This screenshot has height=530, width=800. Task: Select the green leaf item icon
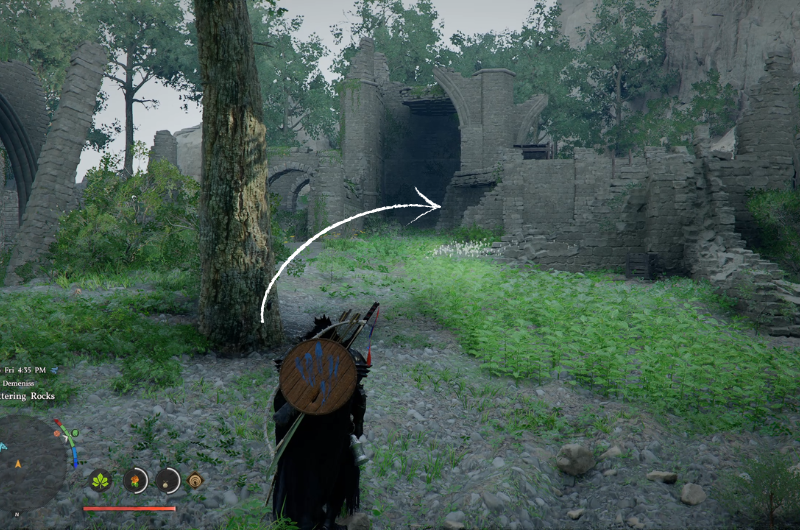pos(100,481)
